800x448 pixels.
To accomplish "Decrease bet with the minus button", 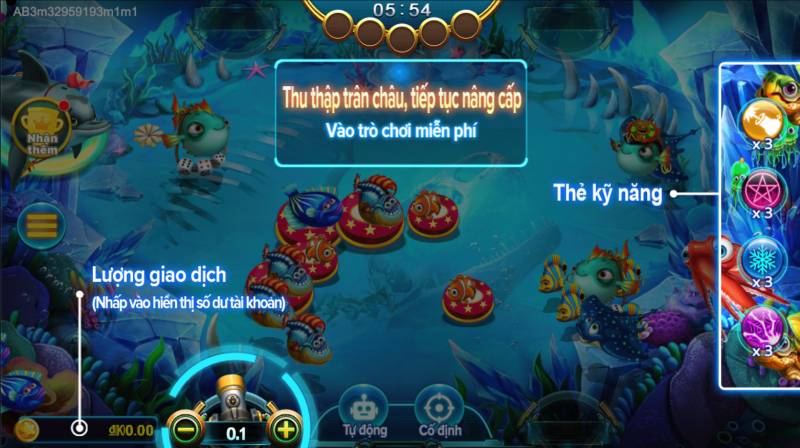I will pyautogui.click(x=182, y=431).
